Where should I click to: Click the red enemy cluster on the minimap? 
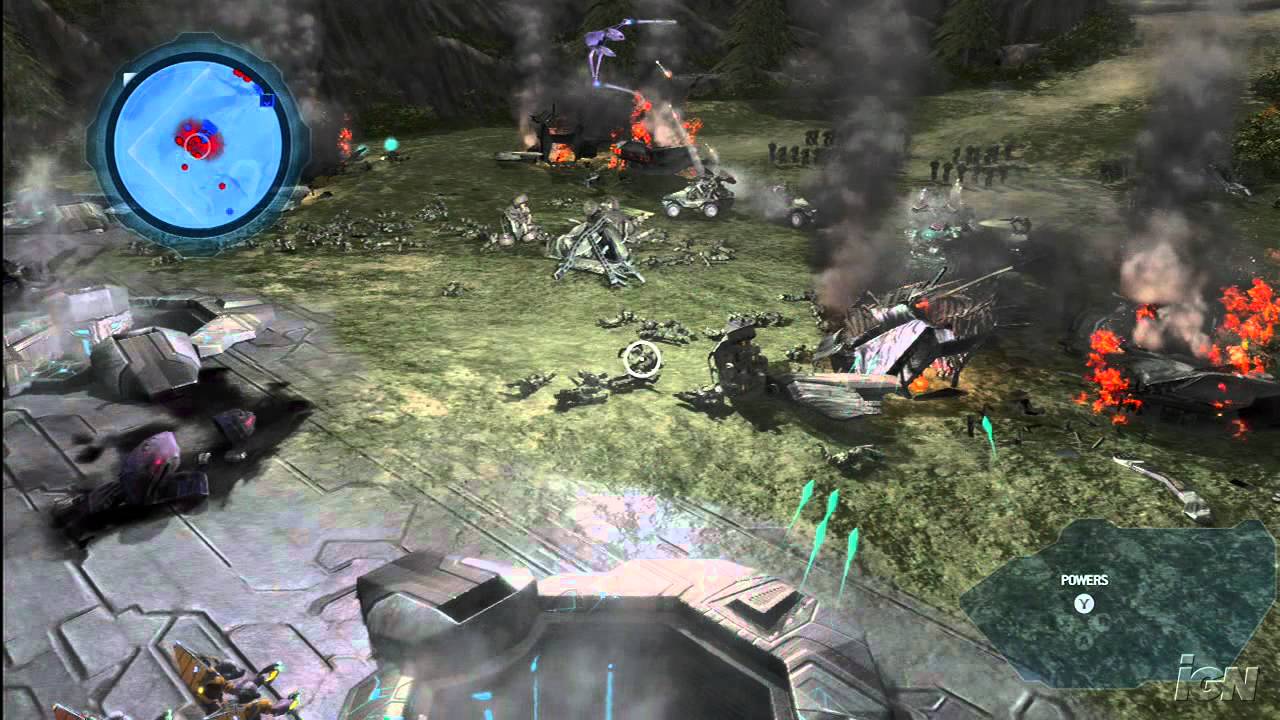click(200, 140)
